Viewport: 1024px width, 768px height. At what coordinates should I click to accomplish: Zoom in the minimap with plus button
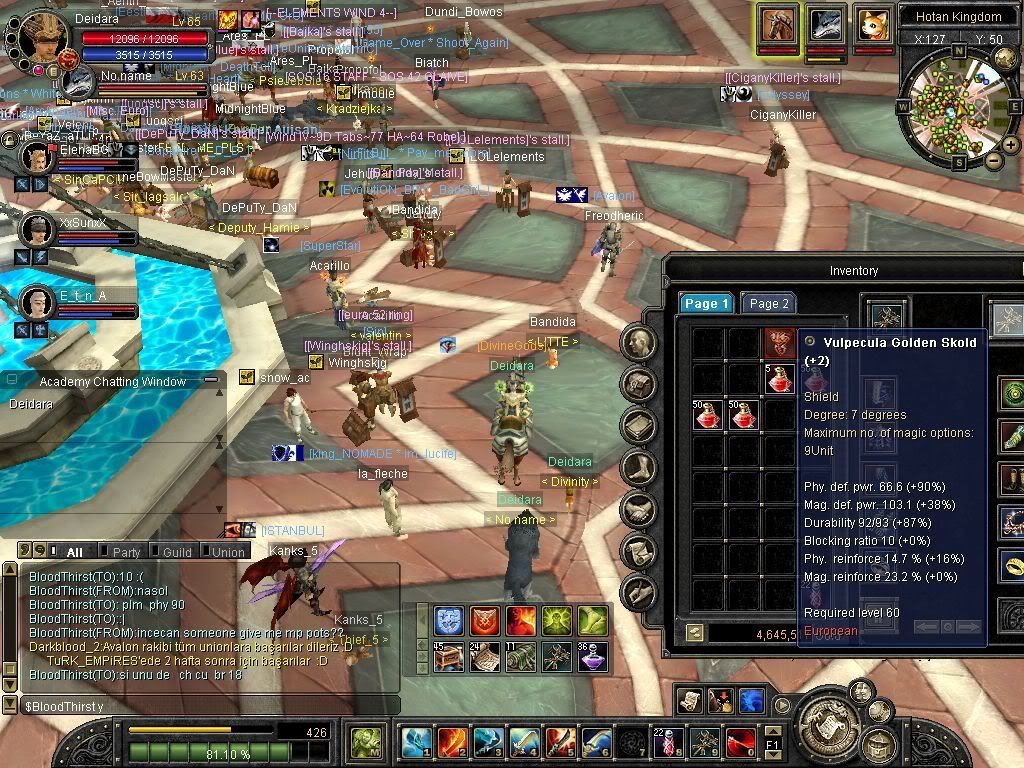pyautogui.click(x=1011, y=144)
